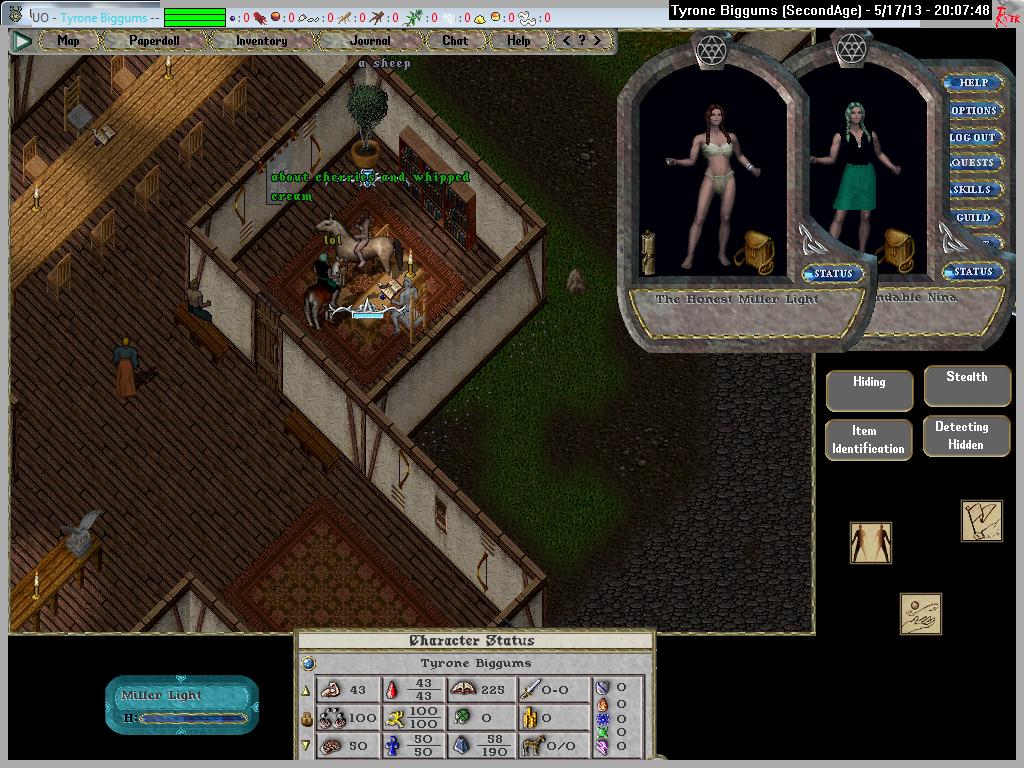Click the OPTIONS button on the paperdoll
The height and width of the screenshot is (768, 1024).
pos(973,110)
